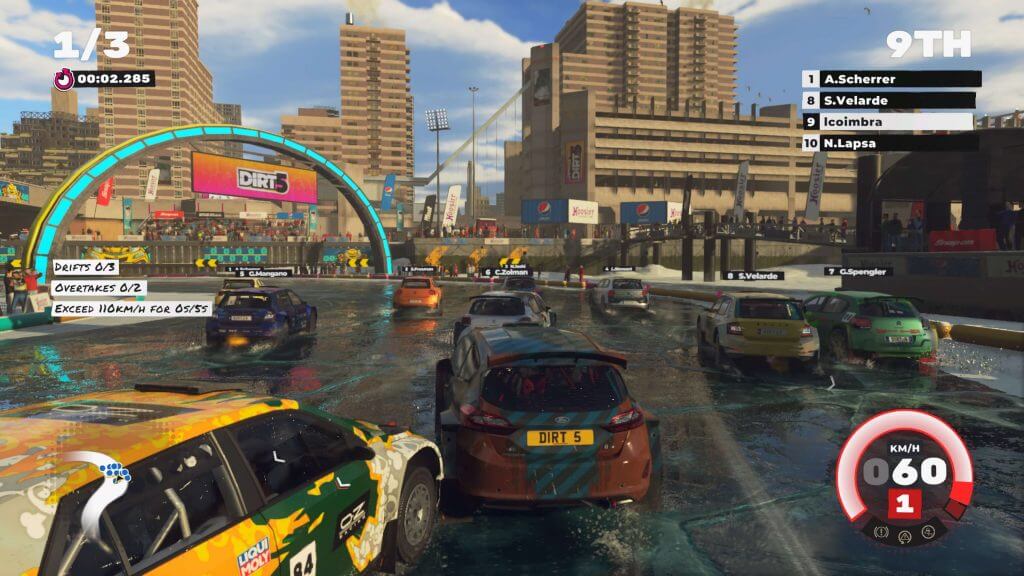
Task: Click the rightmost stability assist icon
Action: pos(927,532)
